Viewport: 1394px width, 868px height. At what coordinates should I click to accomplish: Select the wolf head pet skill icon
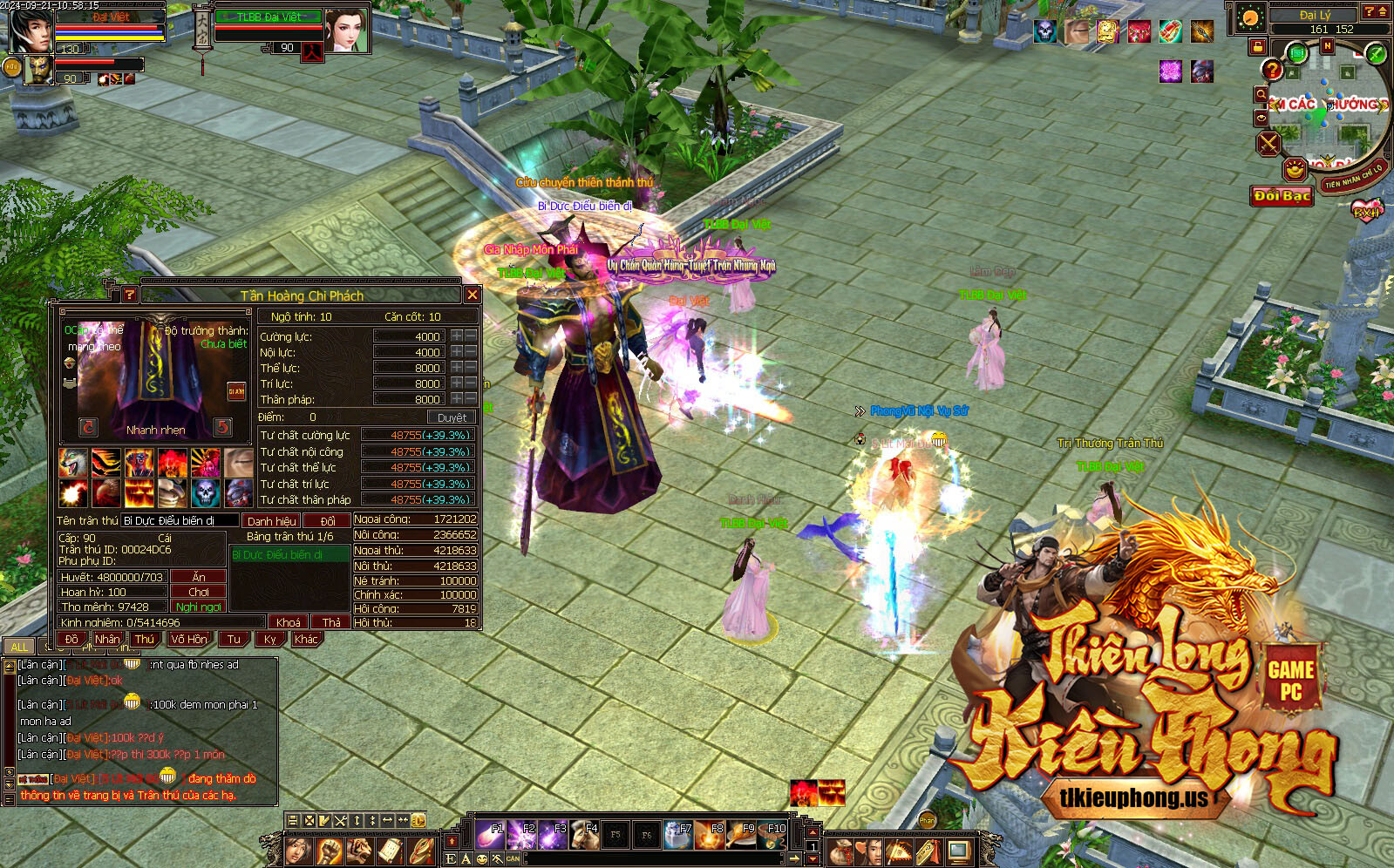(73, 462)
